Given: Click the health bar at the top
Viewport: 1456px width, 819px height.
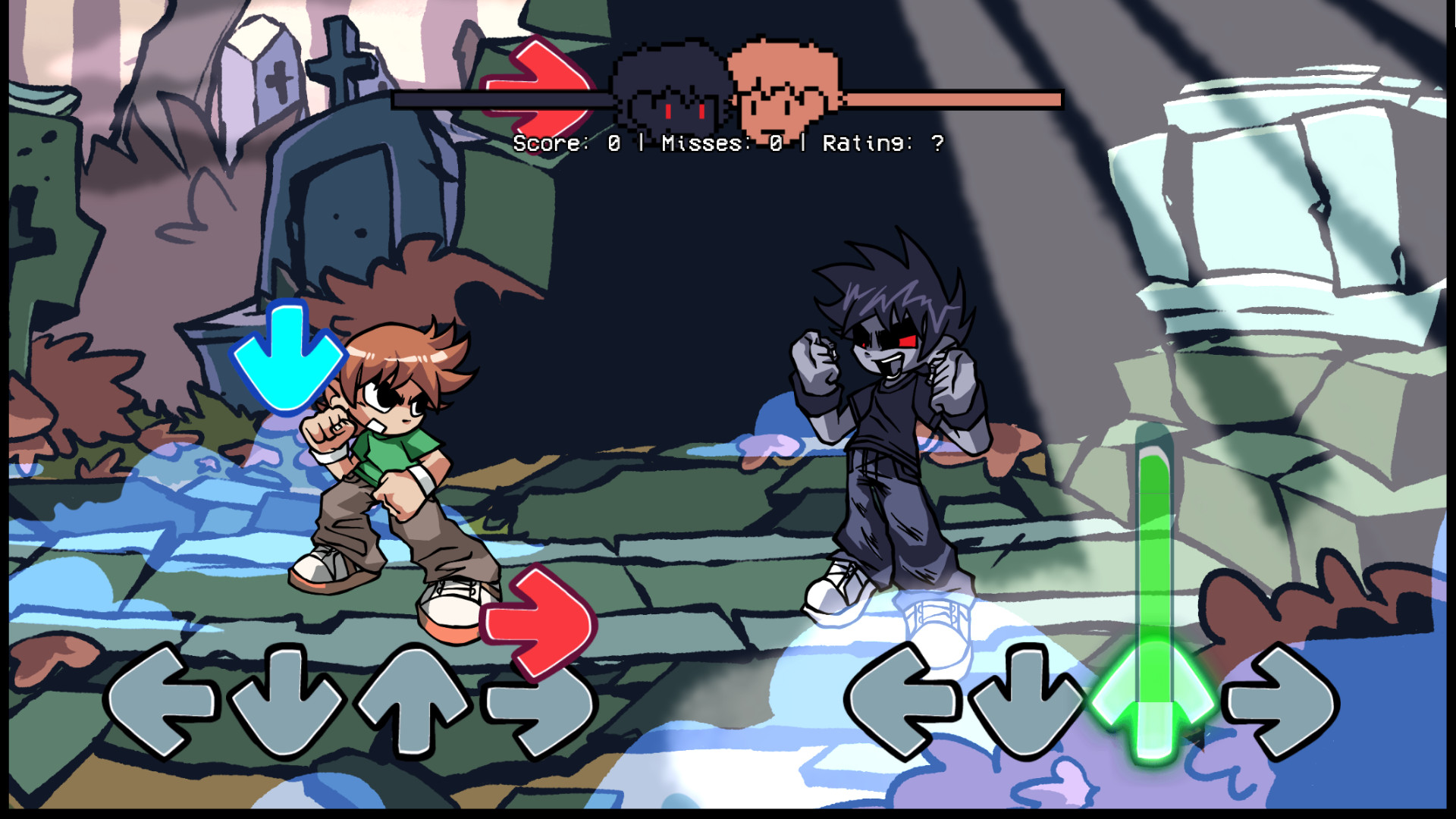Looking at the screenshot, I should click(948, 99).
